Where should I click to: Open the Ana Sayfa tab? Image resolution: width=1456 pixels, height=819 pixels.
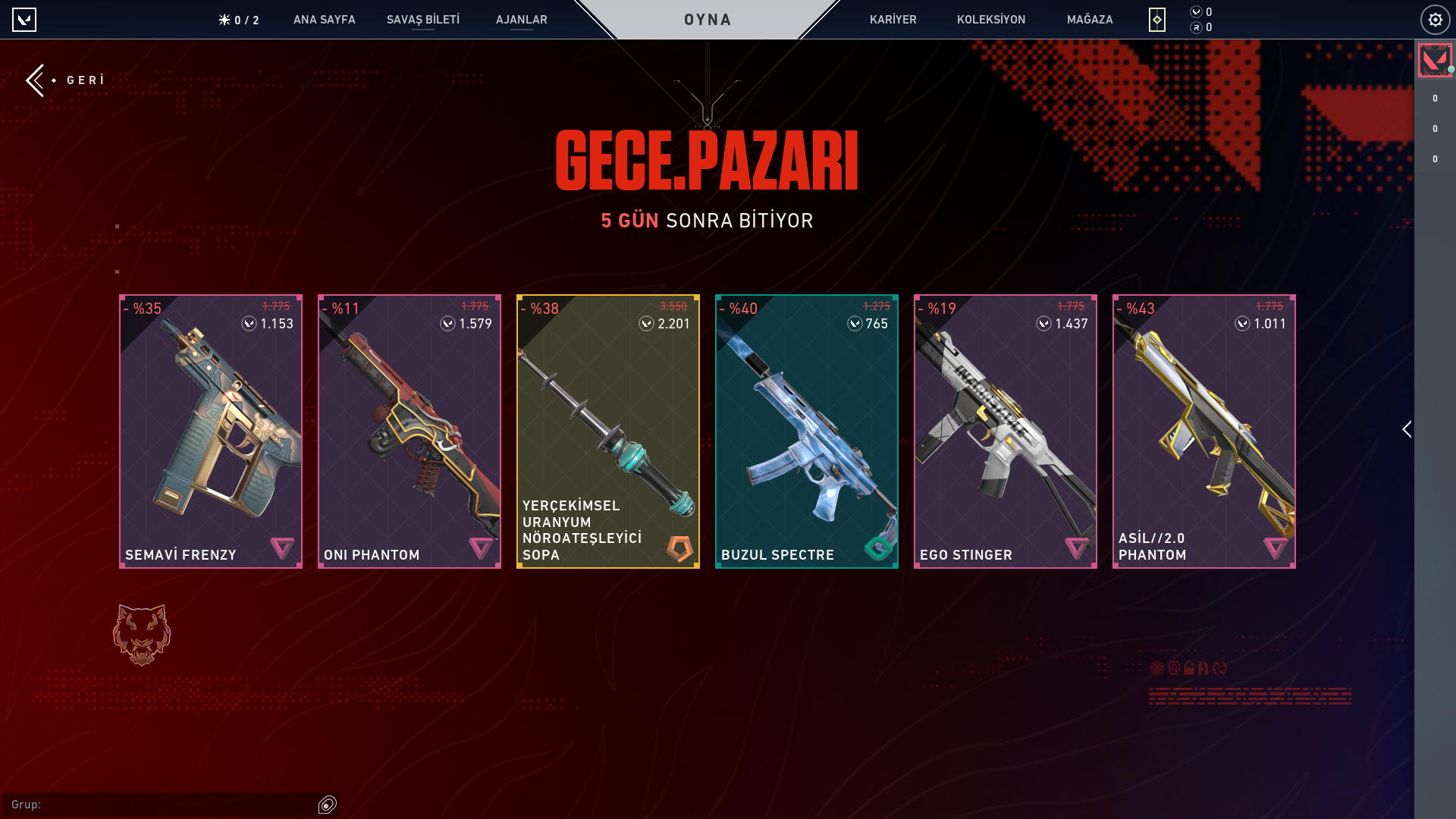click(x=324, y=20)
